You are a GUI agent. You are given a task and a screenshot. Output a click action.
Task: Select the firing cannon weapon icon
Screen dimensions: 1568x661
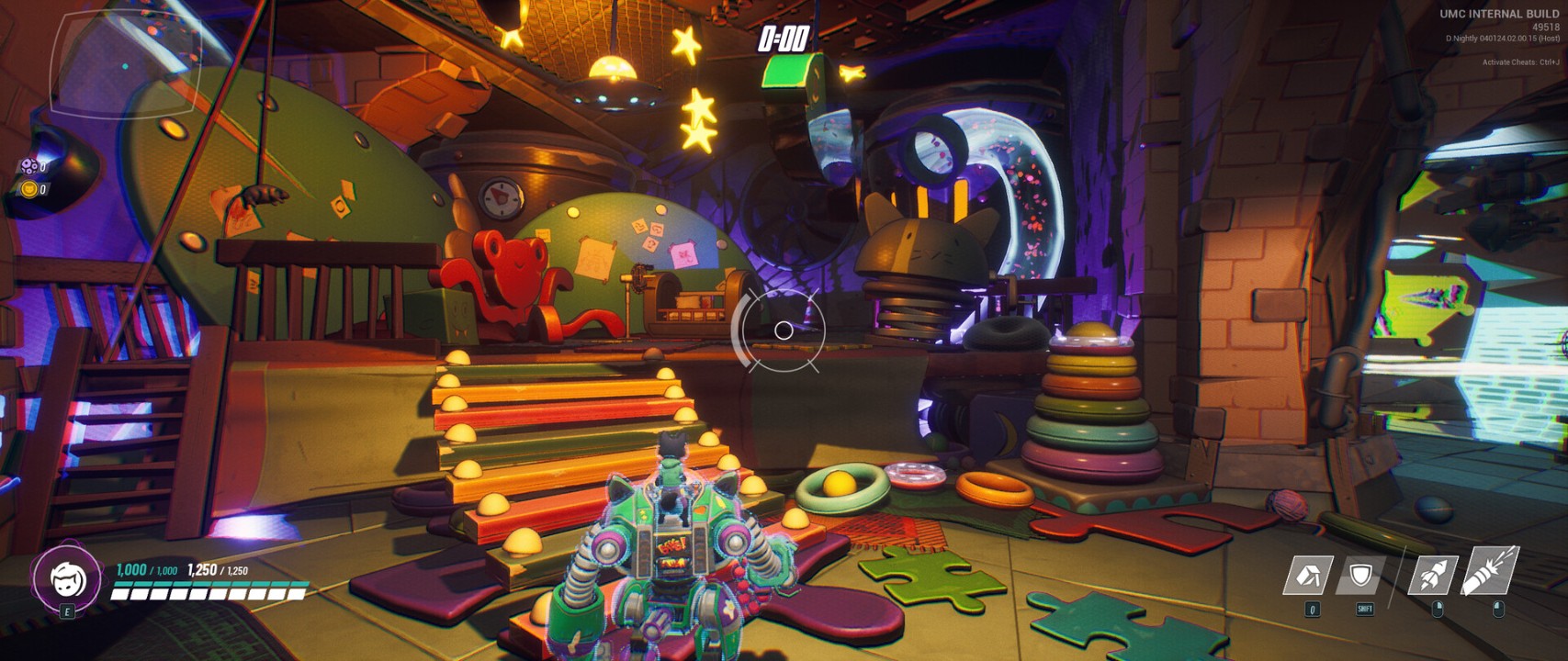click(x=1489, y=571)
